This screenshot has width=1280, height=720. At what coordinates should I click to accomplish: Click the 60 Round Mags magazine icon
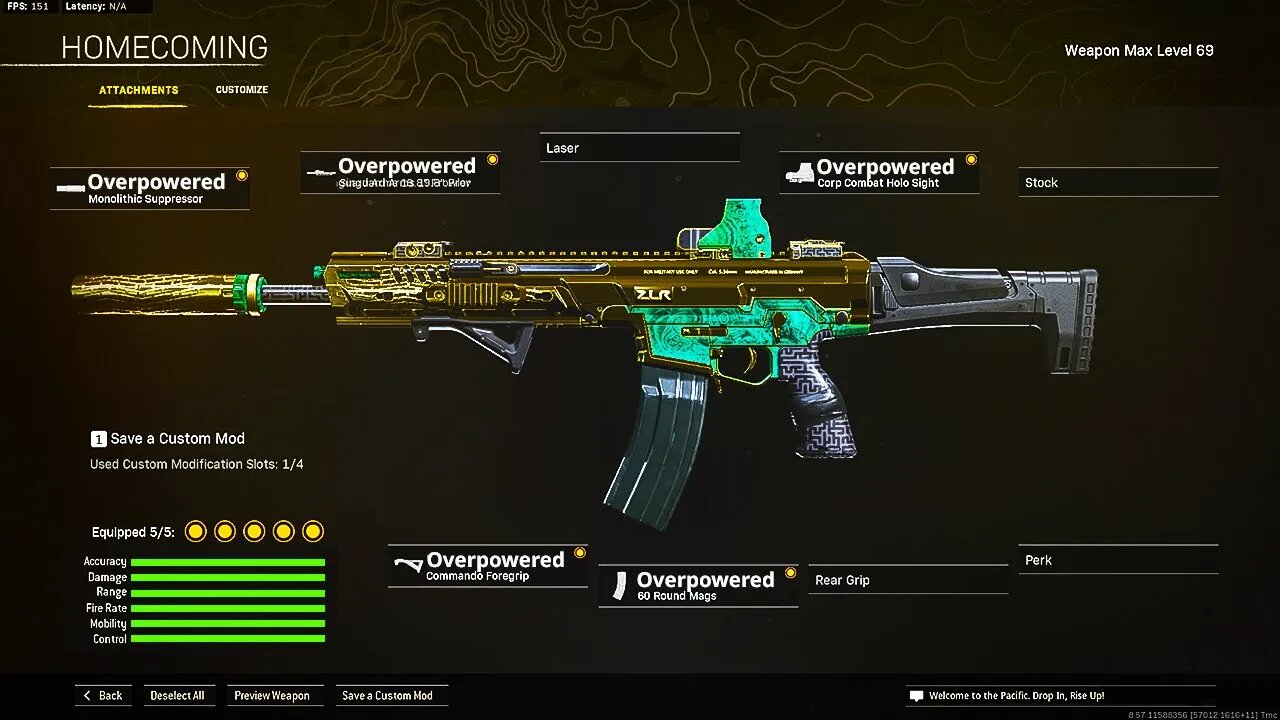pos(623,585)
